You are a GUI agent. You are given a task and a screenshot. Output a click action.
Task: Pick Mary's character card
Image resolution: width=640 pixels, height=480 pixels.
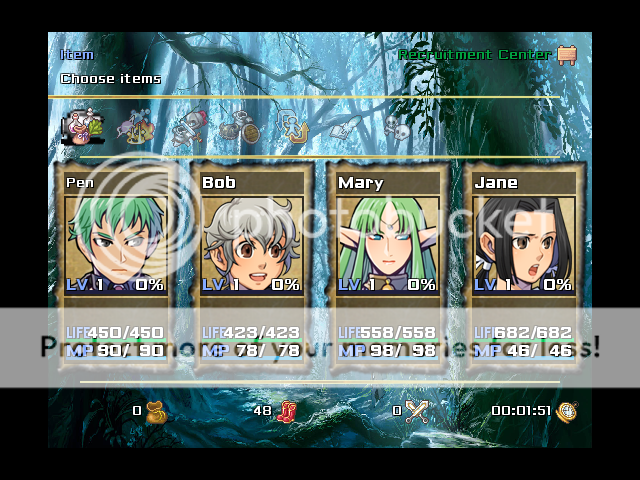(x=387, y=265)
